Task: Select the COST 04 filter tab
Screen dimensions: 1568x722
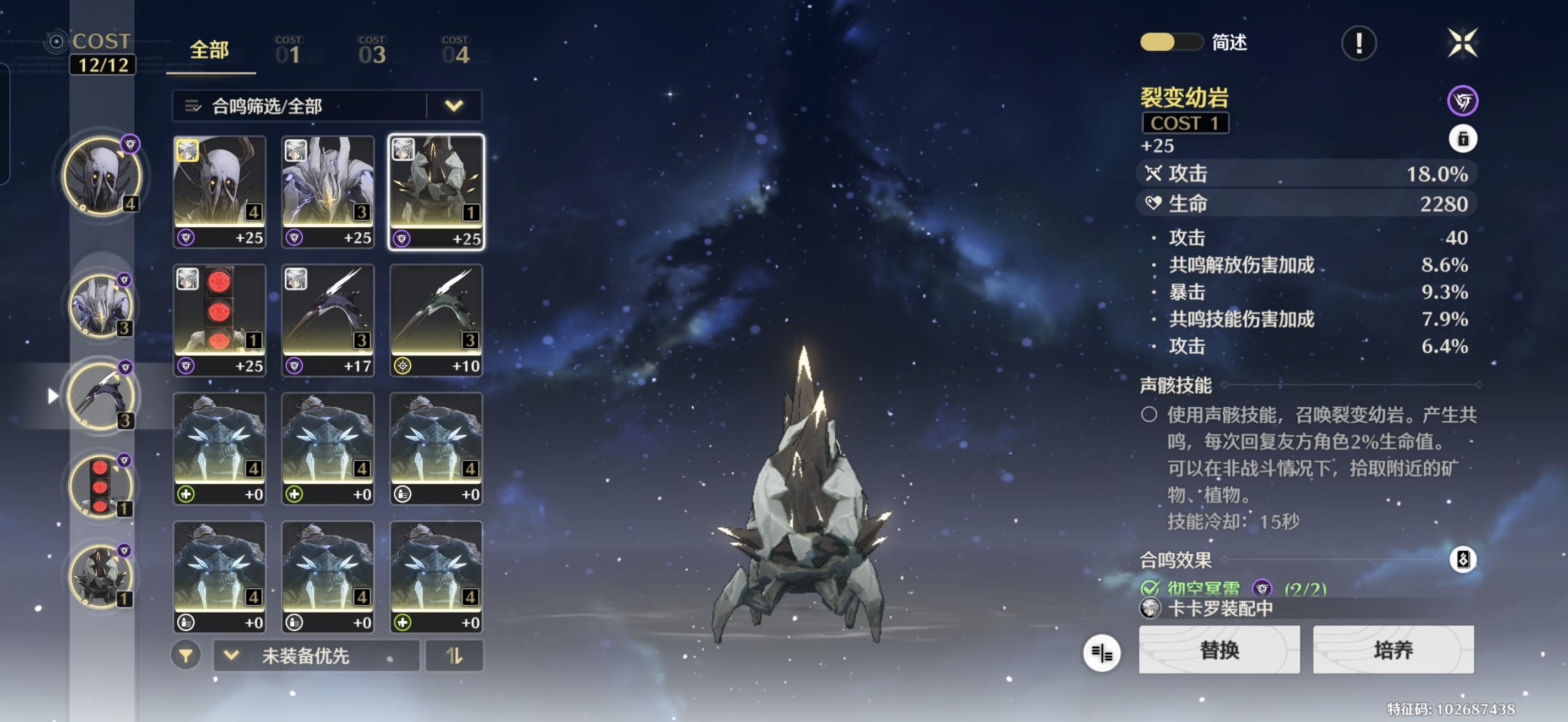Action: 455,51
